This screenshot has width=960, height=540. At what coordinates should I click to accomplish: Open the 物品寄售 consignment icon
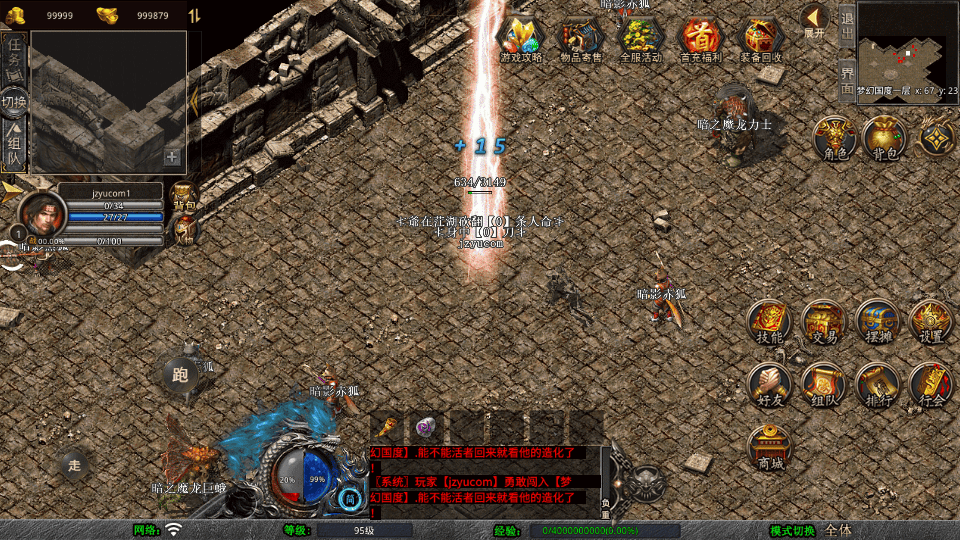click(x=581, y=38)
